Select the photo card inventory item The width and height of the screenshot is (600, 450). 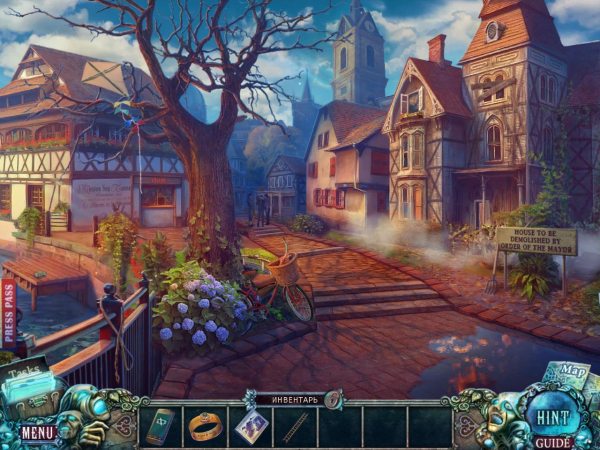point(250,426)
